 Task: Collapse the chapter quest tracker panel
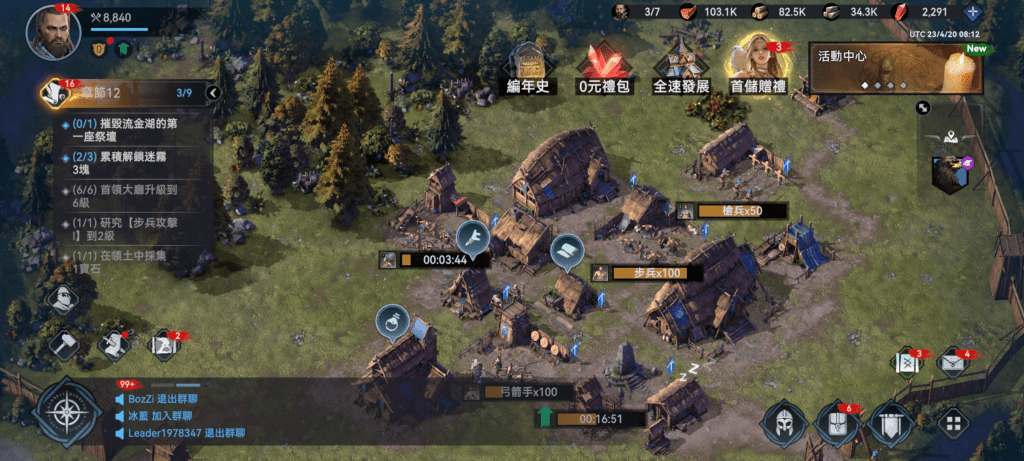point(212,93)
